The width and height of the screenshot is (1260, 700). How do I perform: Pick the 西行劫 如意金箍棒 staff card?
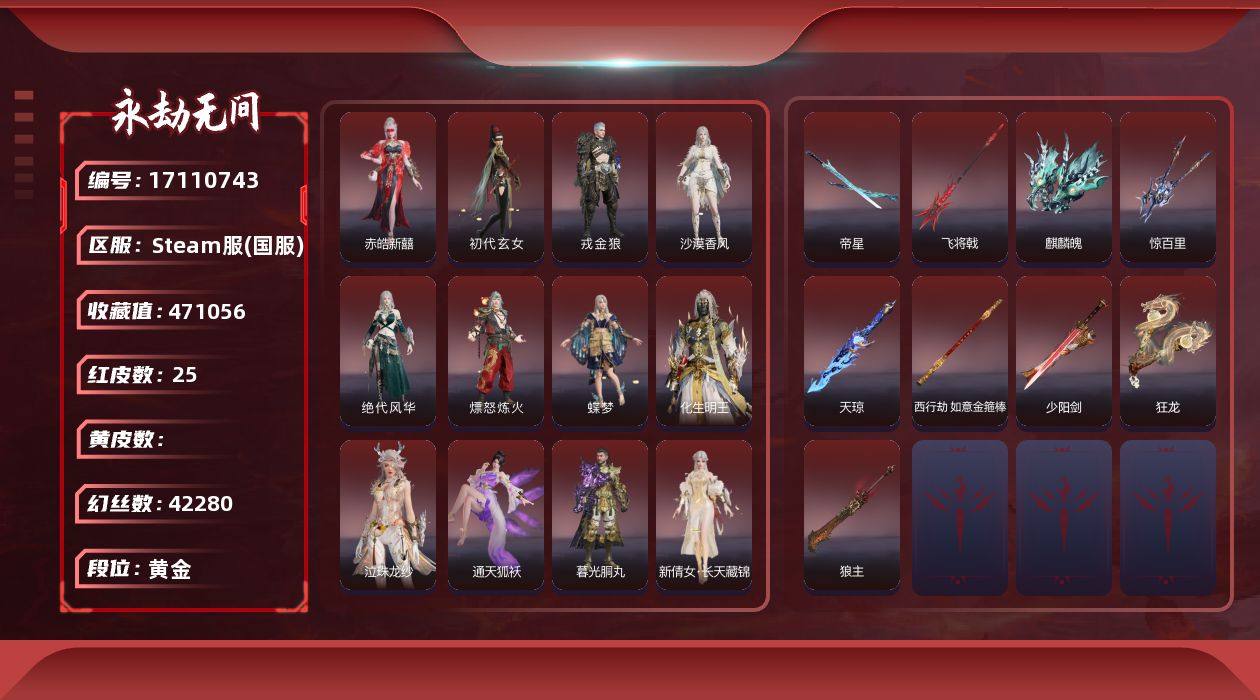click(960, 351)
